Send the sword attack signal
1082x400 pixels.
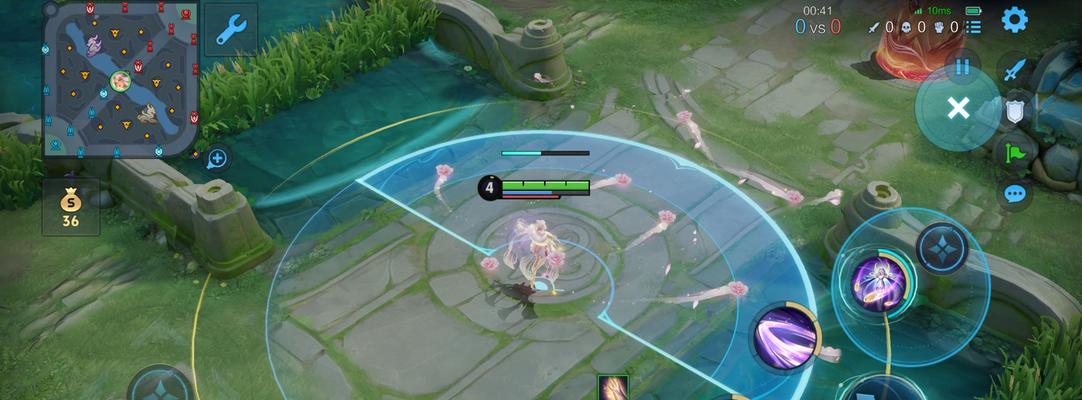[1015, 70]
